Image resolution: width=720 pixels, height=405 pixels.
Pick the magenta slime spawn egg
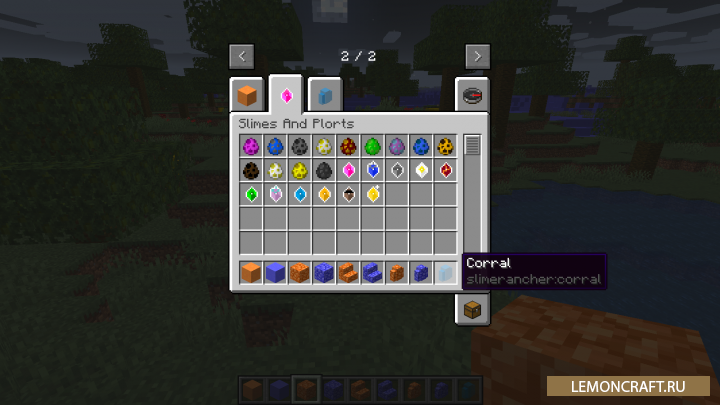pyautogui.click(x=250, y=146)
